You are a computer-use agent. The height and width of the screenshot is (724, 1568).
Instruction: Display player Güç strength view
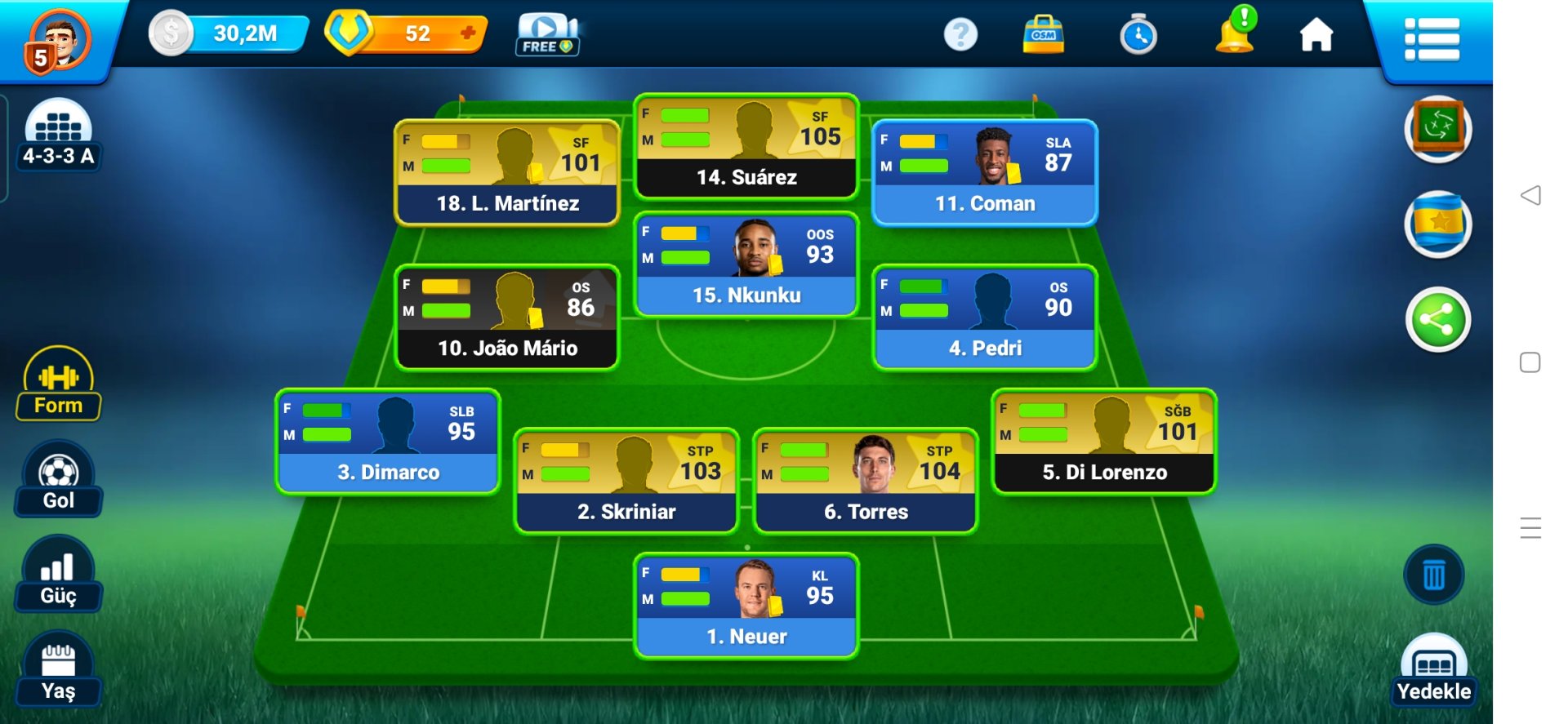[58, 575]
